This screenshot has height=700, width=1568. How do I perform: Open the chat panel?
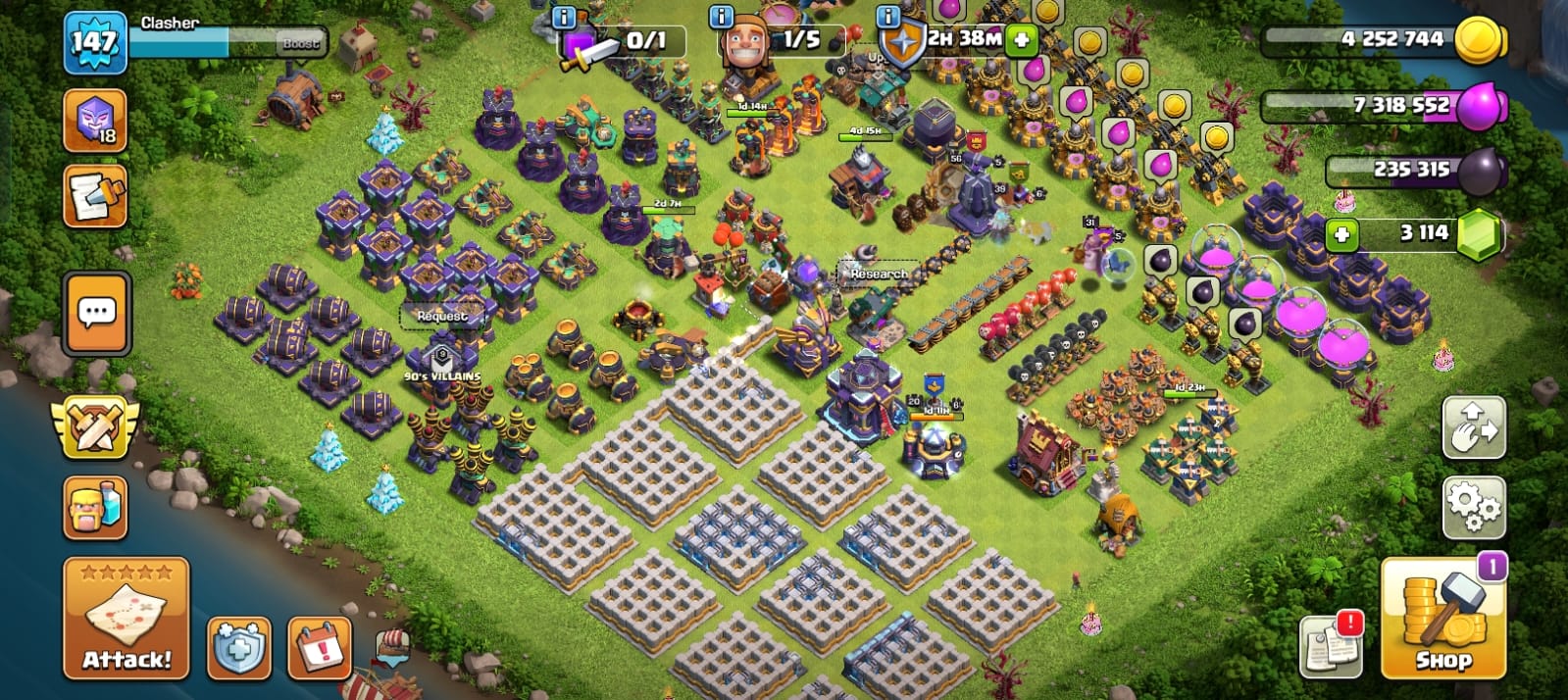[96, 314]
